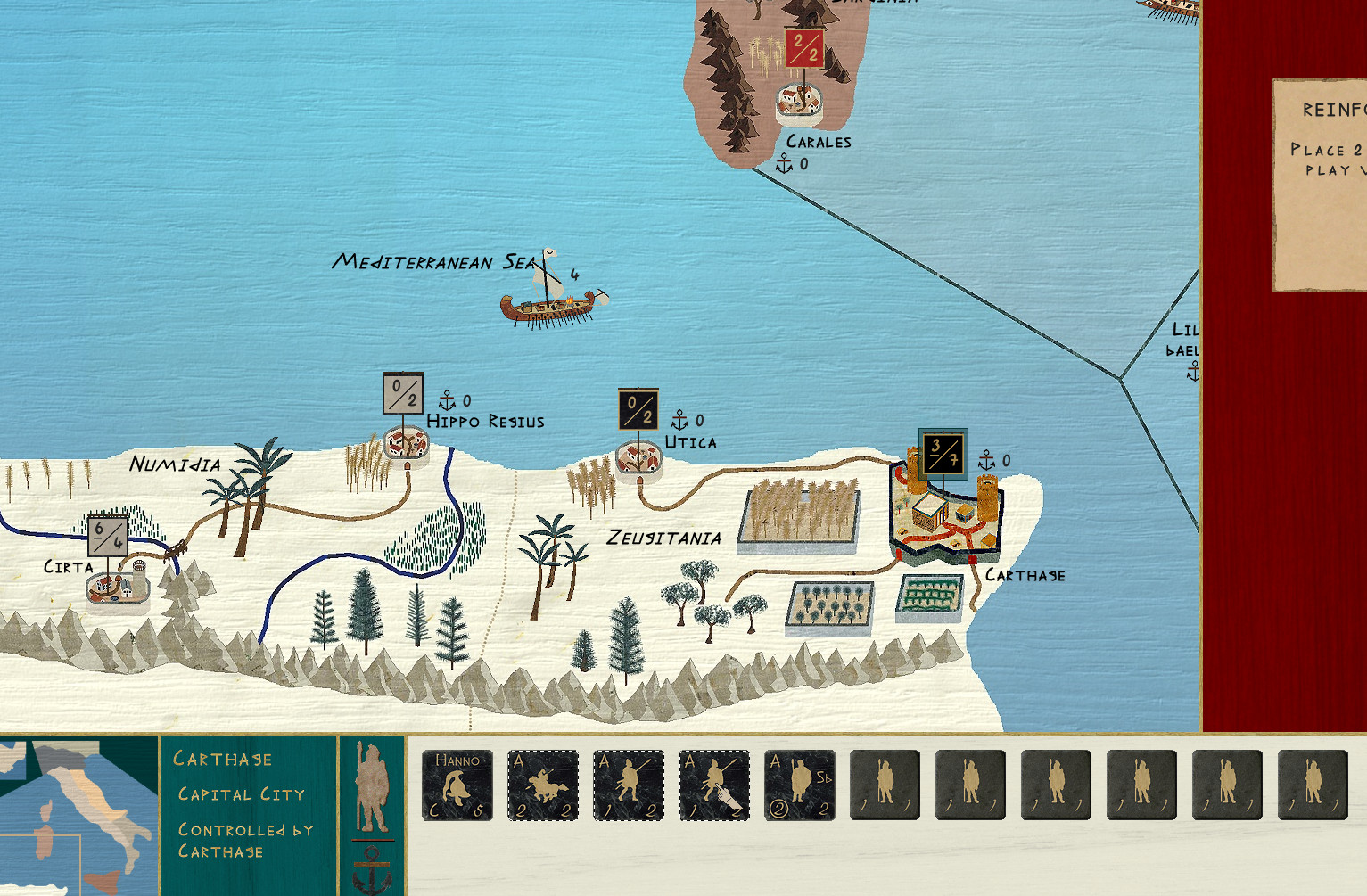This screenshot has width=1367, height=896.
Task: Select the Hanno leader card
Action: (457, 785)
